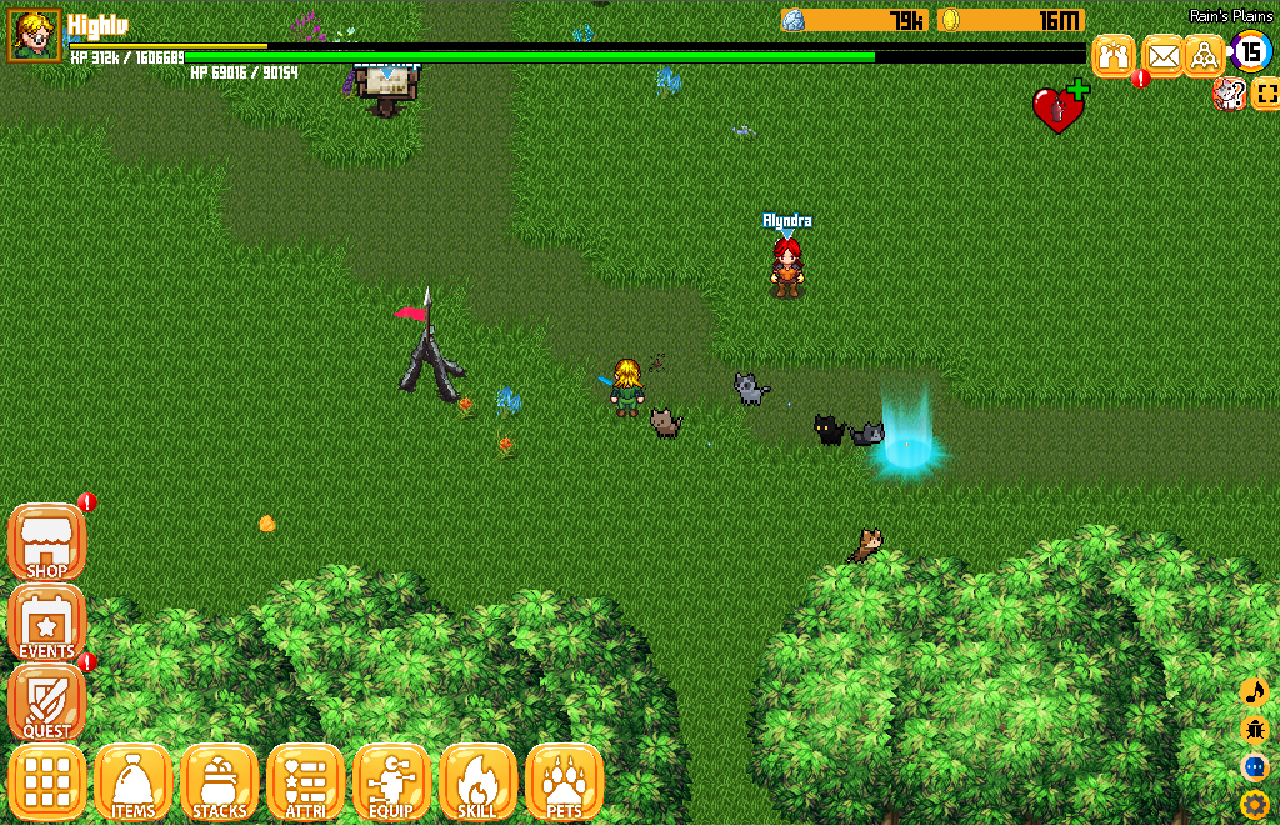The height and width of the screenshot is (825, 1280).
Task: Open the friends icon with two figures
Action: click(1113, 55)
